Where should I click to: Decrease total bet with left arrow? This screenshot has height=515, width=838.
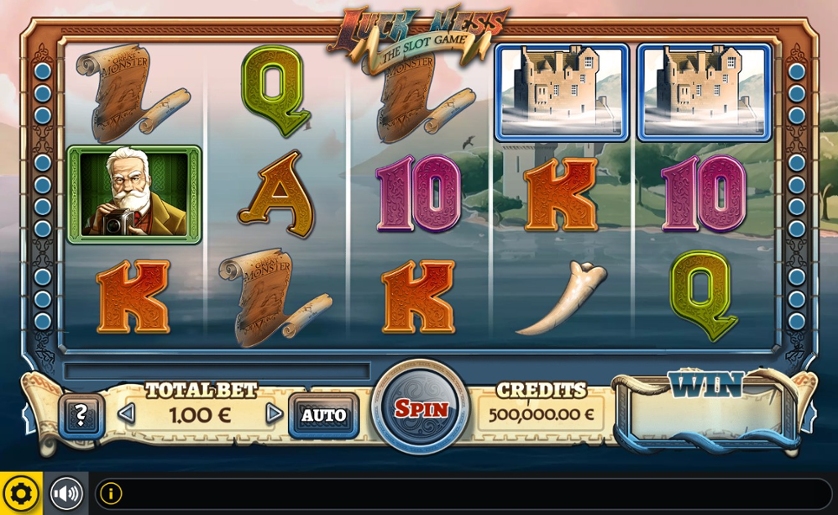126,413
